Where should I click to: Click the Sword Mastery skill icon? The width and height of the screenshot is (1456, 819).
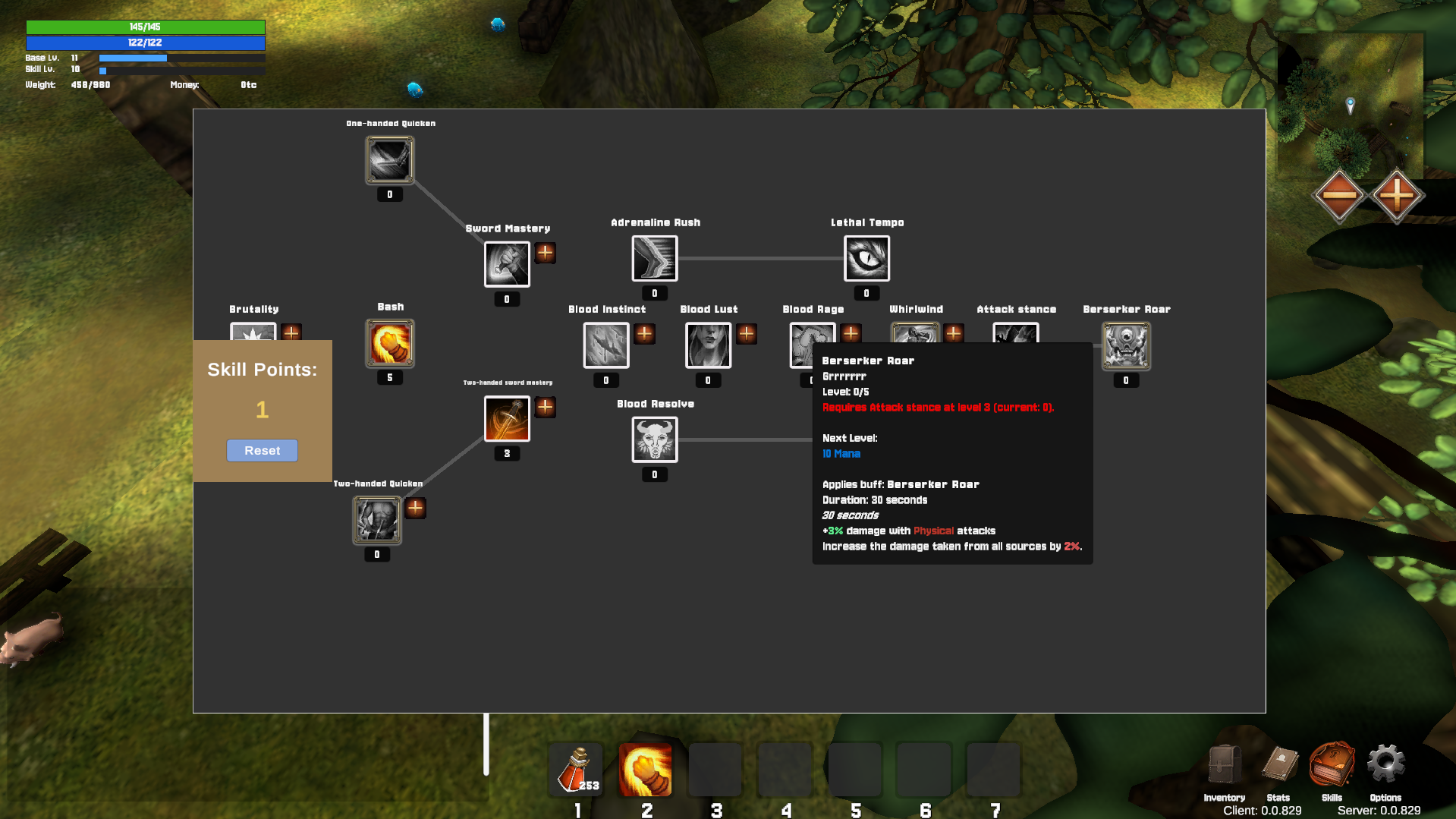coord(506,263)
